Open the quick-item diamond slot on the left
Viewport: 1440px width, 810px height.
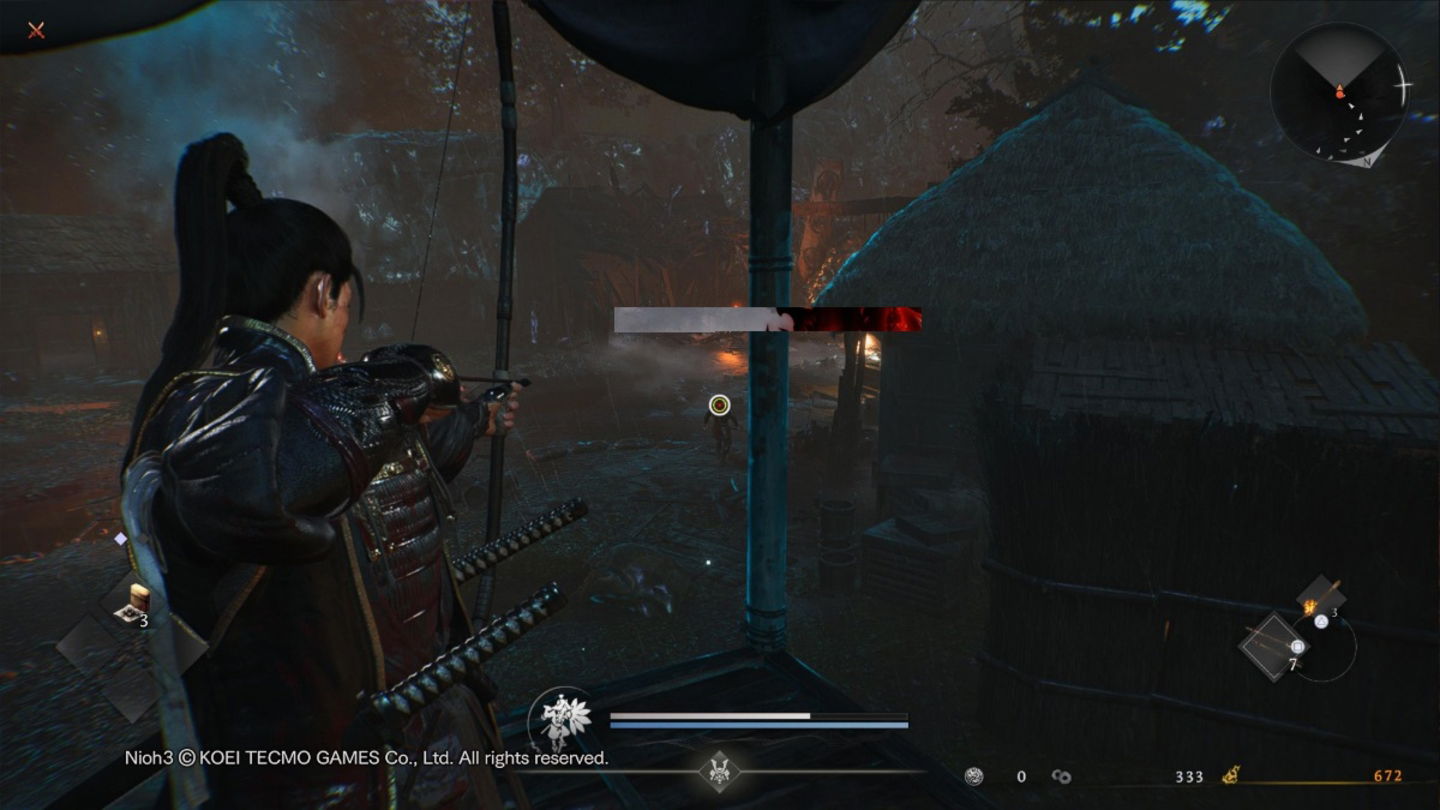pos(122,538)
